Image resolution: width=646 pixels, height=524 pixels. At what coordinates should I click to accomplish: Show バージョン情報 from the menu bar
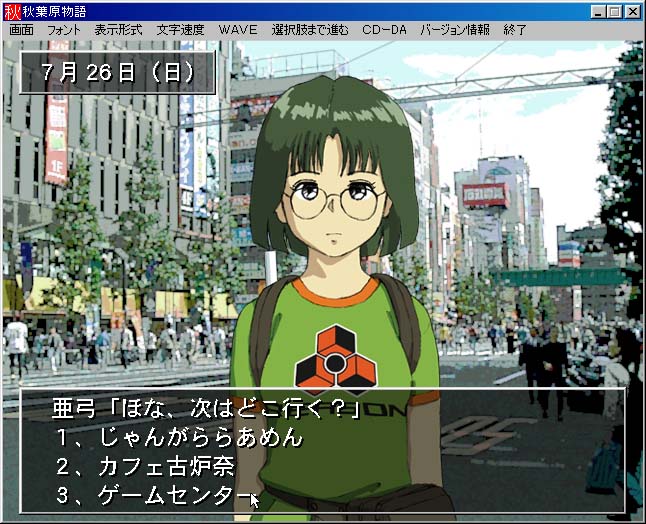click(x=455, y=30)
